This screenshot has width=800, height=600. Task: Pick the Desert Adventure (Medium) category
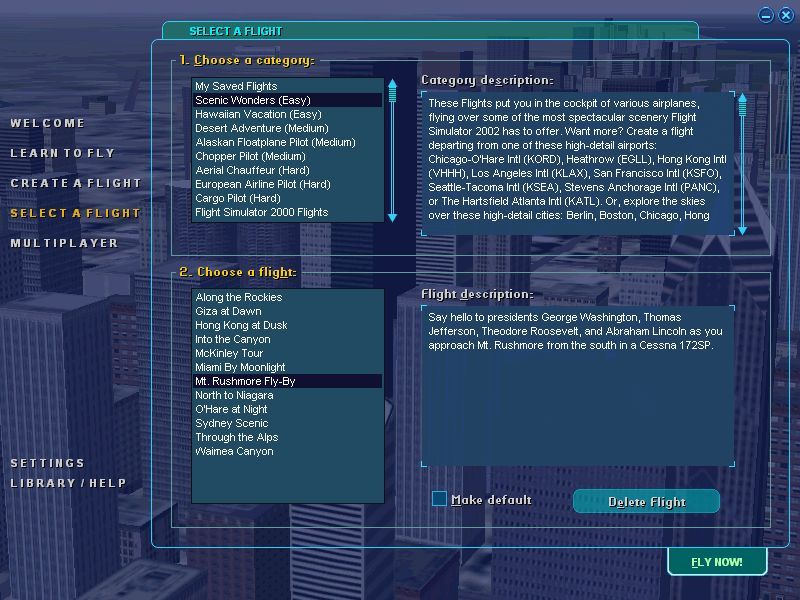tap(261, 128)
